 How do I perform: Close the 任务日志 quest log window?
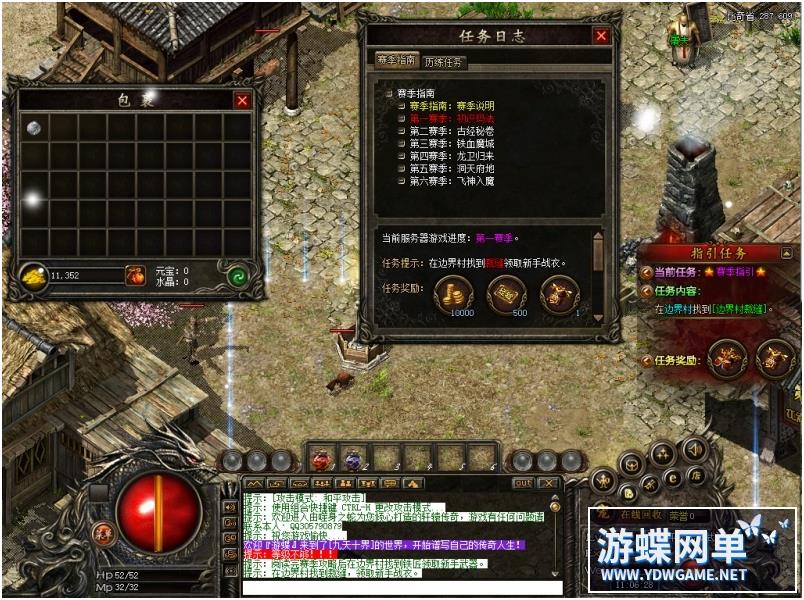[x=601, y=36]
